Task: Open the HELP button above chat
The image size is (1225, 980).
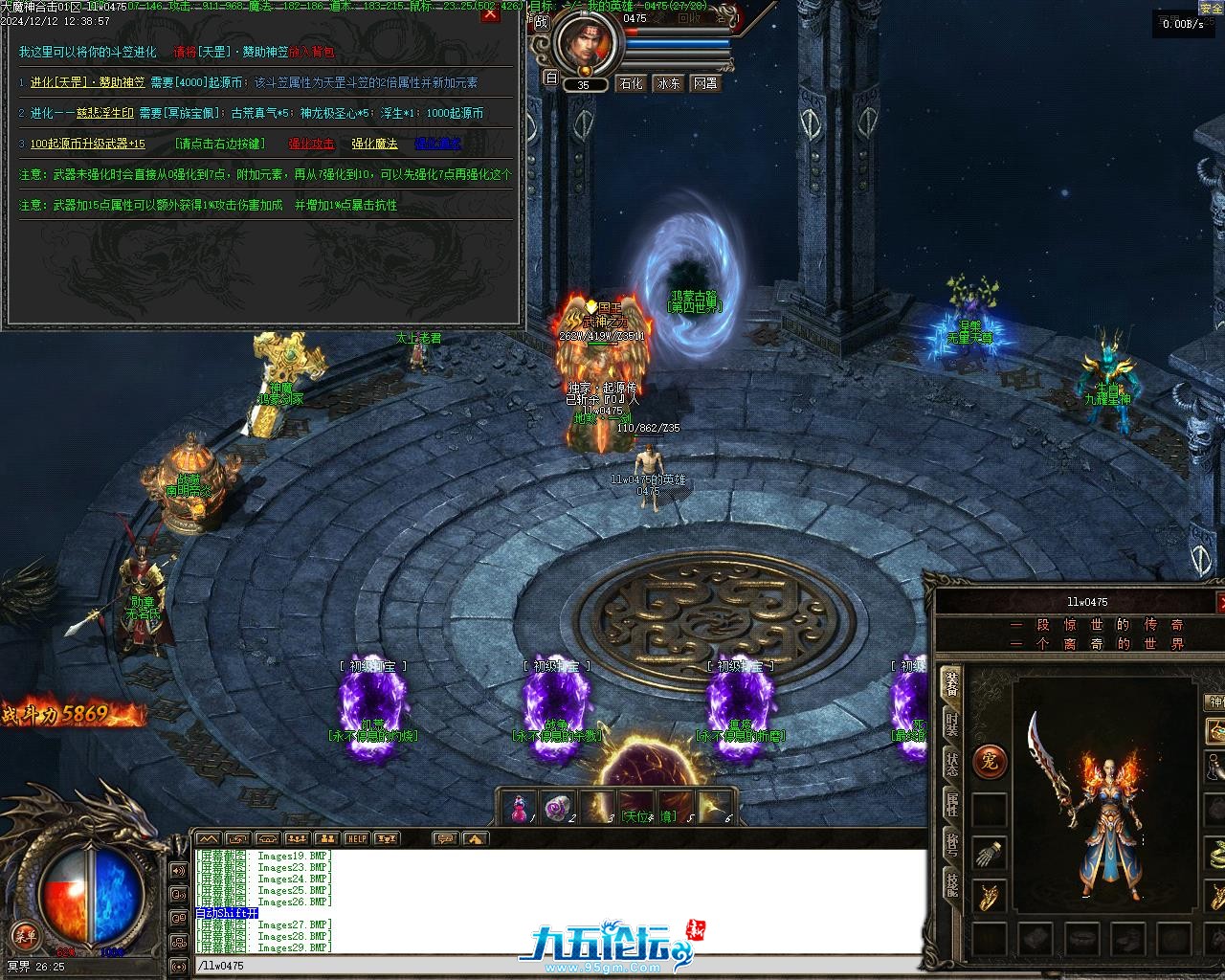Action: pyautogui.click(x=356, y=838)
